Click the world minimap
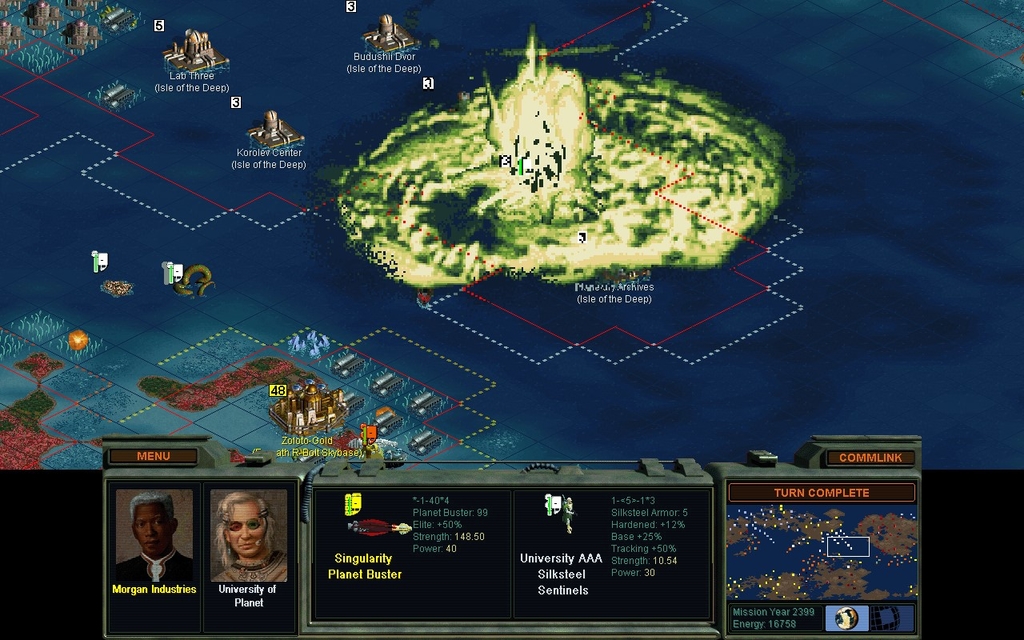 coord(821,551)
